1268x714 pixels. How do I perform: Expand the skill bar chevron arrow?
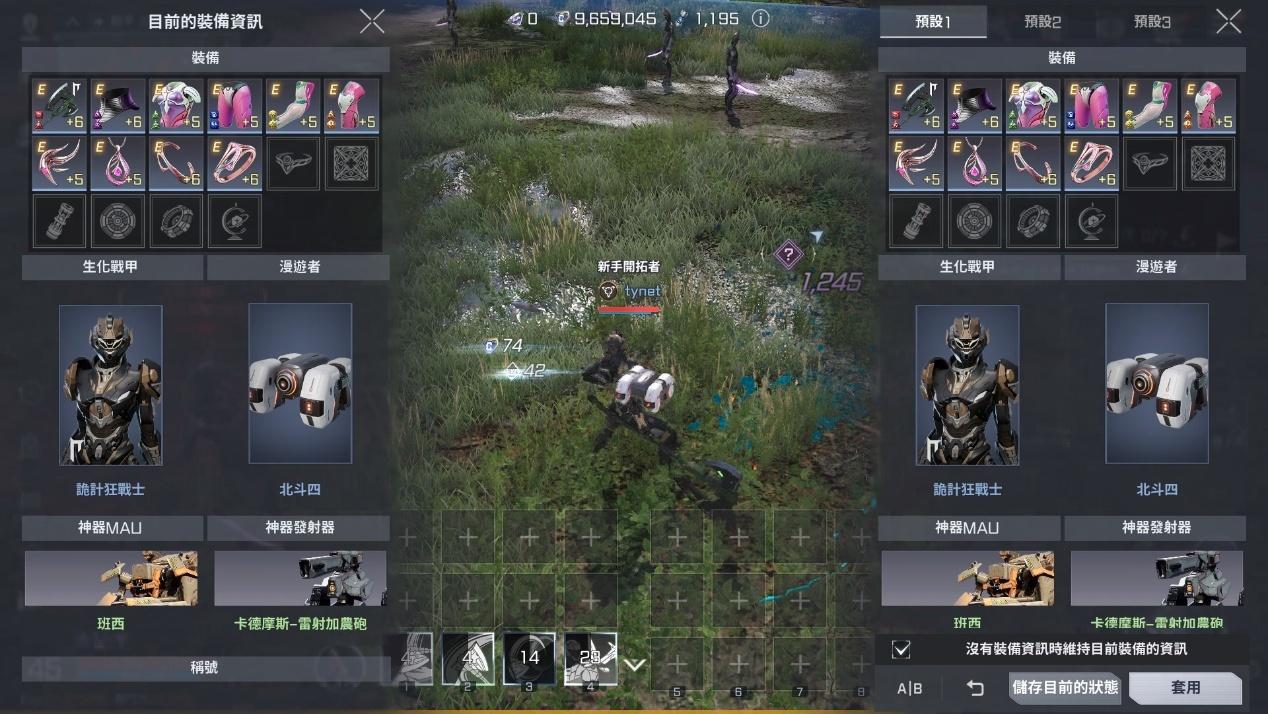tap(635, 665)
